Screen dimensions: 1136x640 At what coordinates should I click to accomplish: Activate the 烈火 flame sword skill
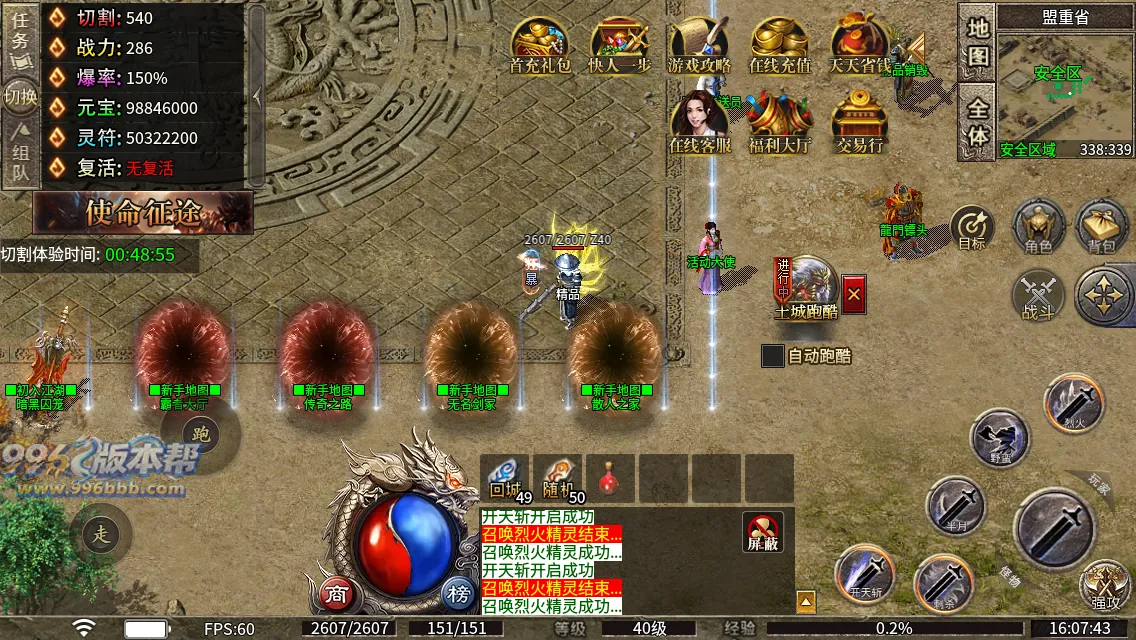(x=1073, y=402)
